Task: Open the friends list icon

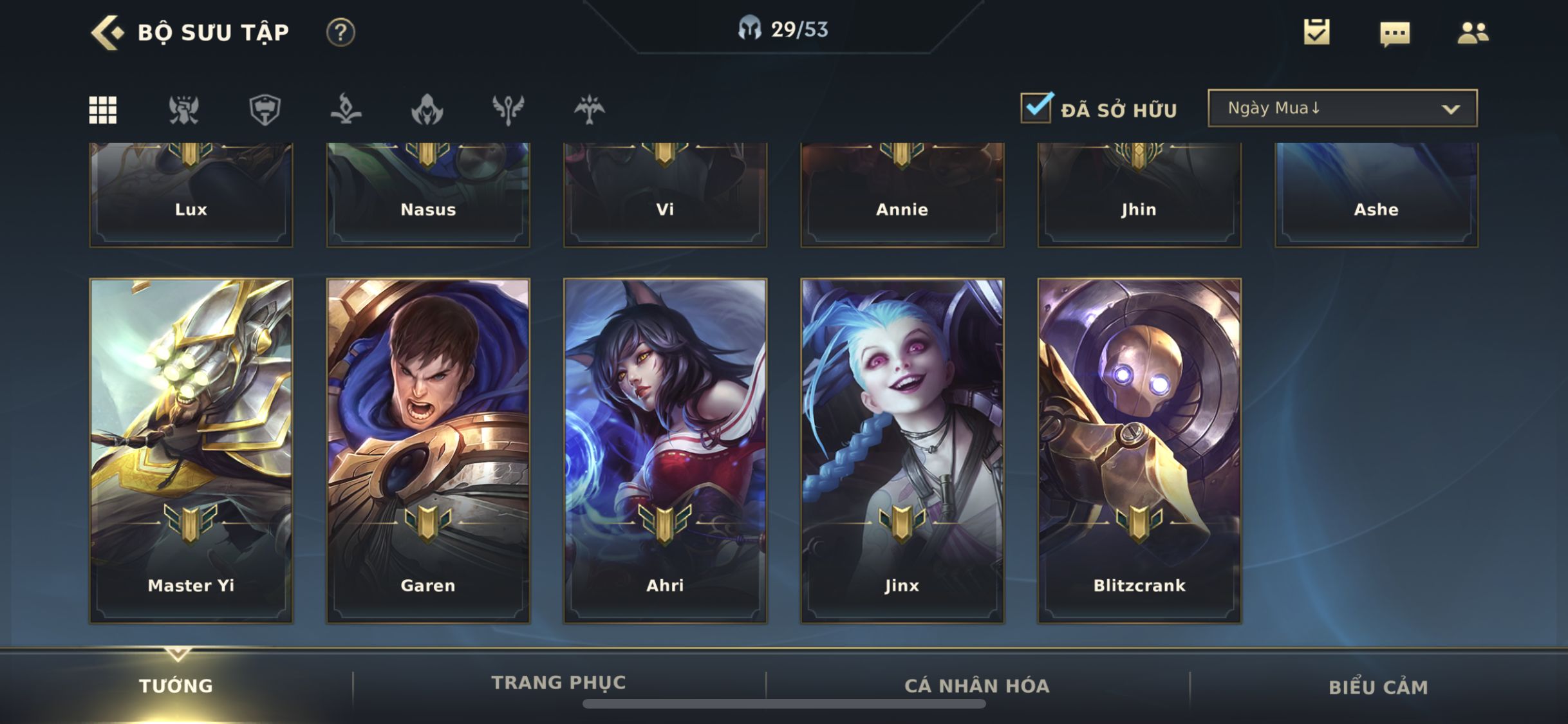Action: [x=1473, y=33]
